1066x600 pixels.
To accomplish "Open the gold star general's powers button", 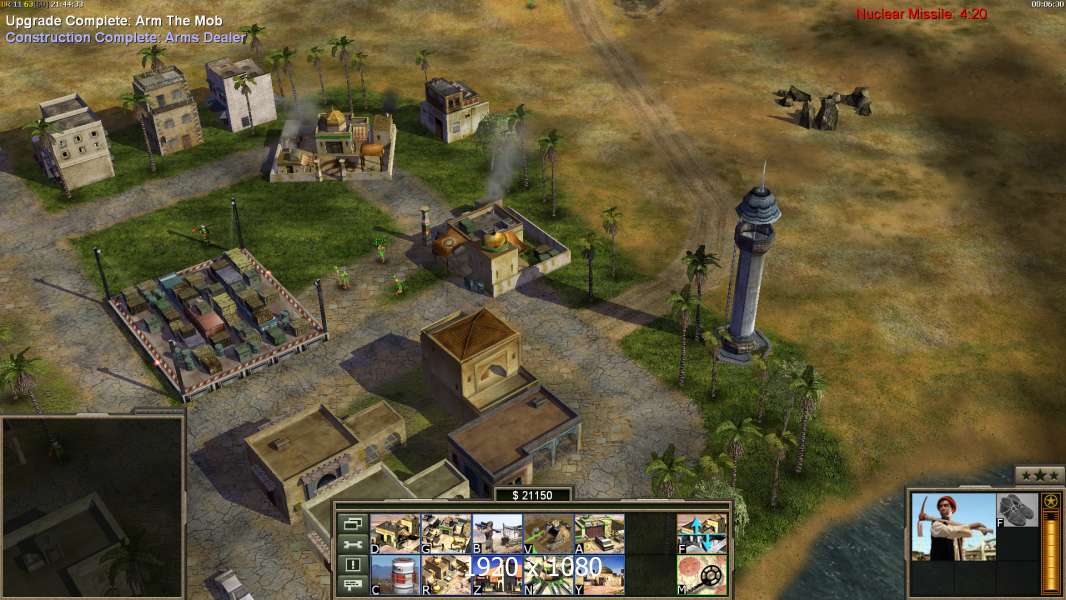I will click(x=1050, y=501).
